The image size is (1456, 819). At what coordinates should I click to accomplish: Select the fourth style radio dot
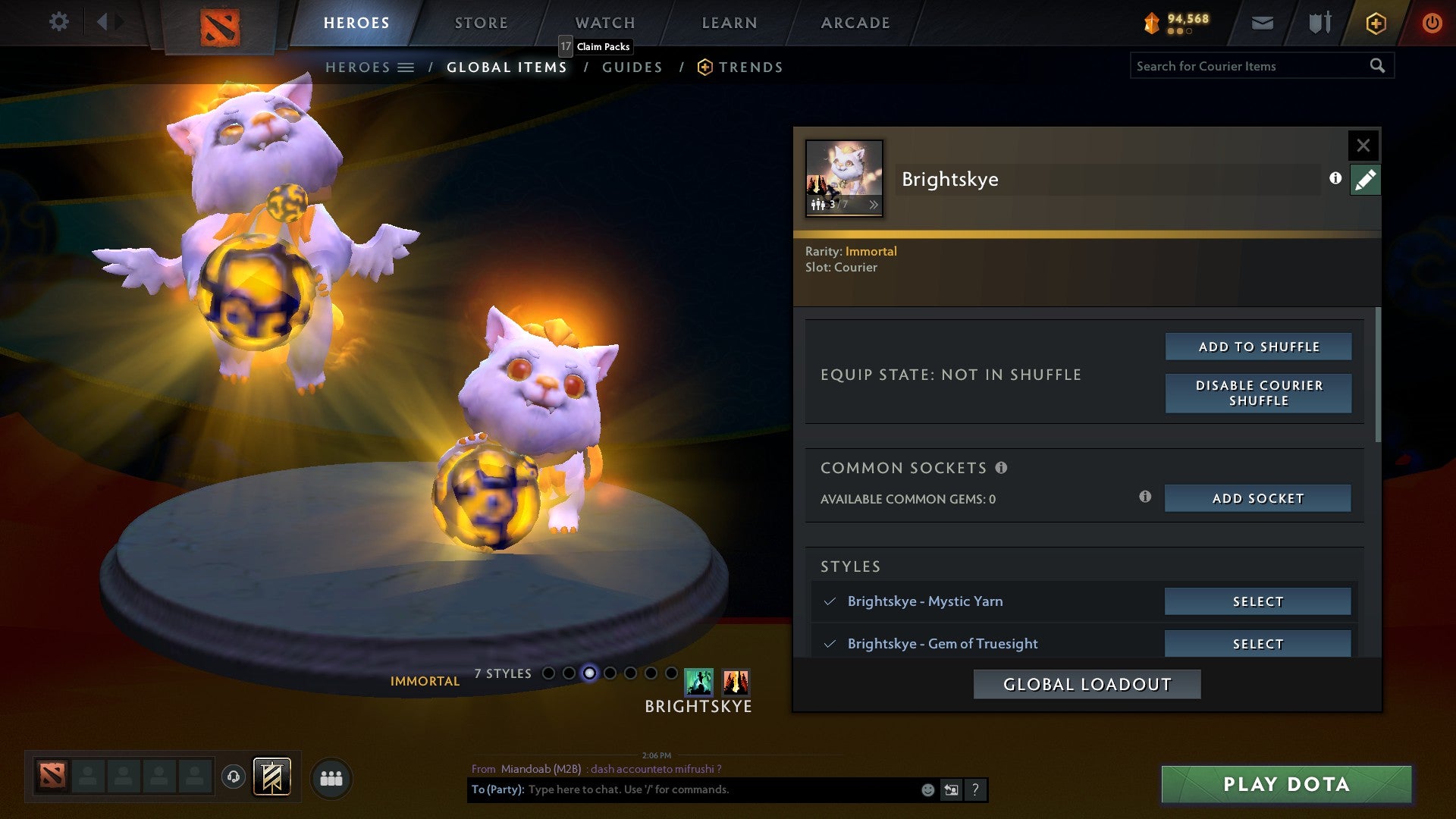(610, 672)
